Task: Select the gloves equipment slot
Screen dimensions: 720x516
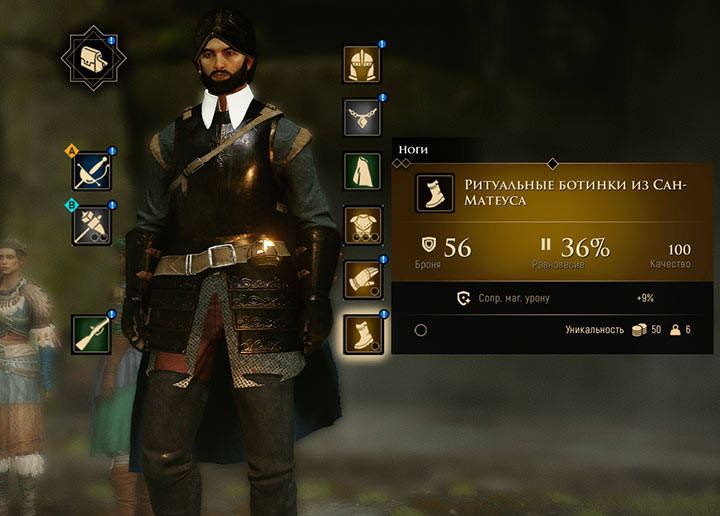Action: pos(362,279)
